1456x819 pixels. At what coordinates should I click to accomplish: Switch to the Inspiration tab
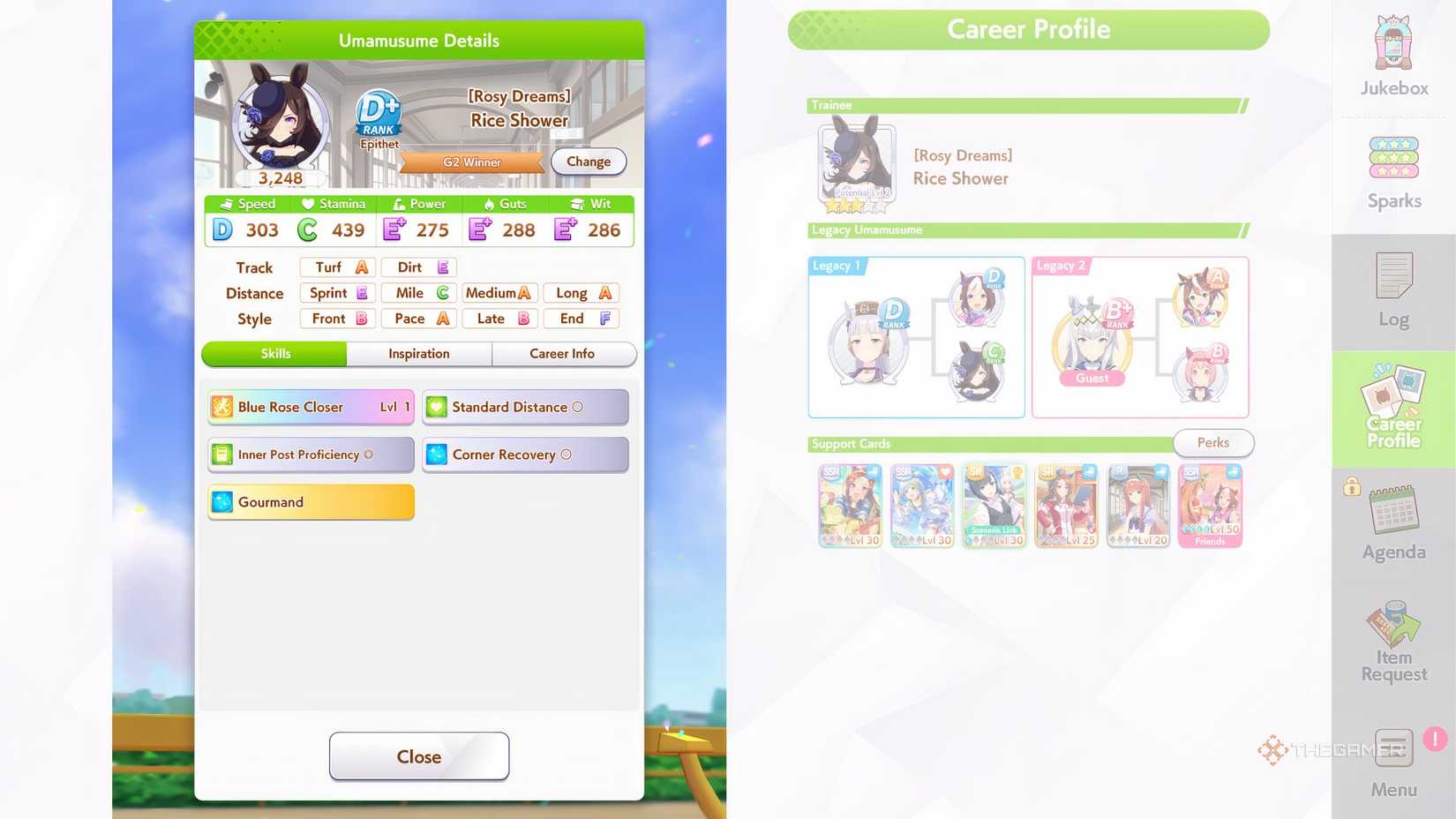(418, 353)
